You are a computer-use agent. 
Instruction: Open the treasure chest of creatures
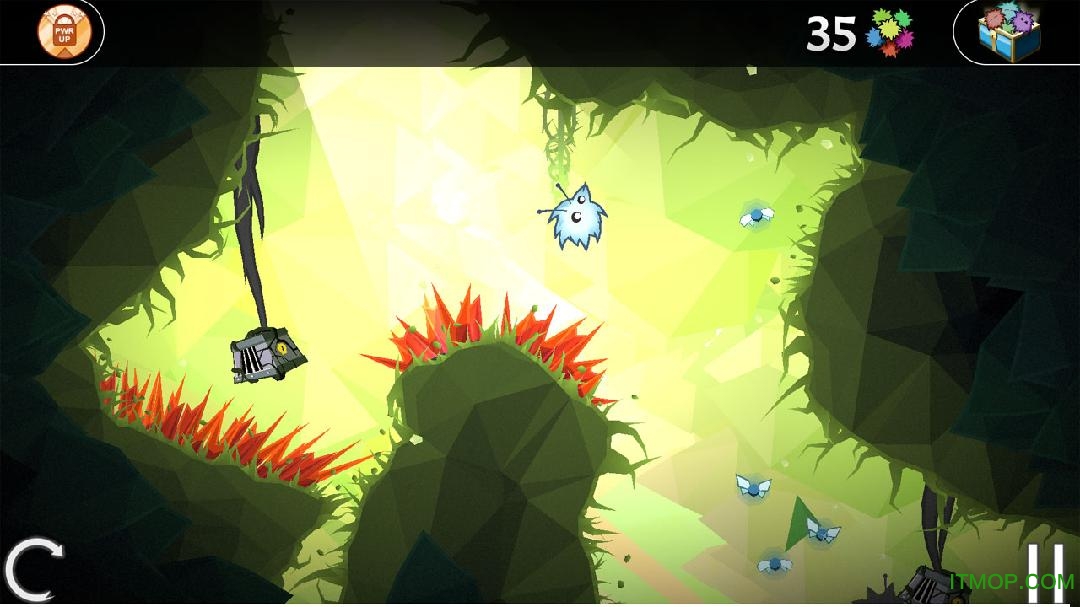[1009, 30]
